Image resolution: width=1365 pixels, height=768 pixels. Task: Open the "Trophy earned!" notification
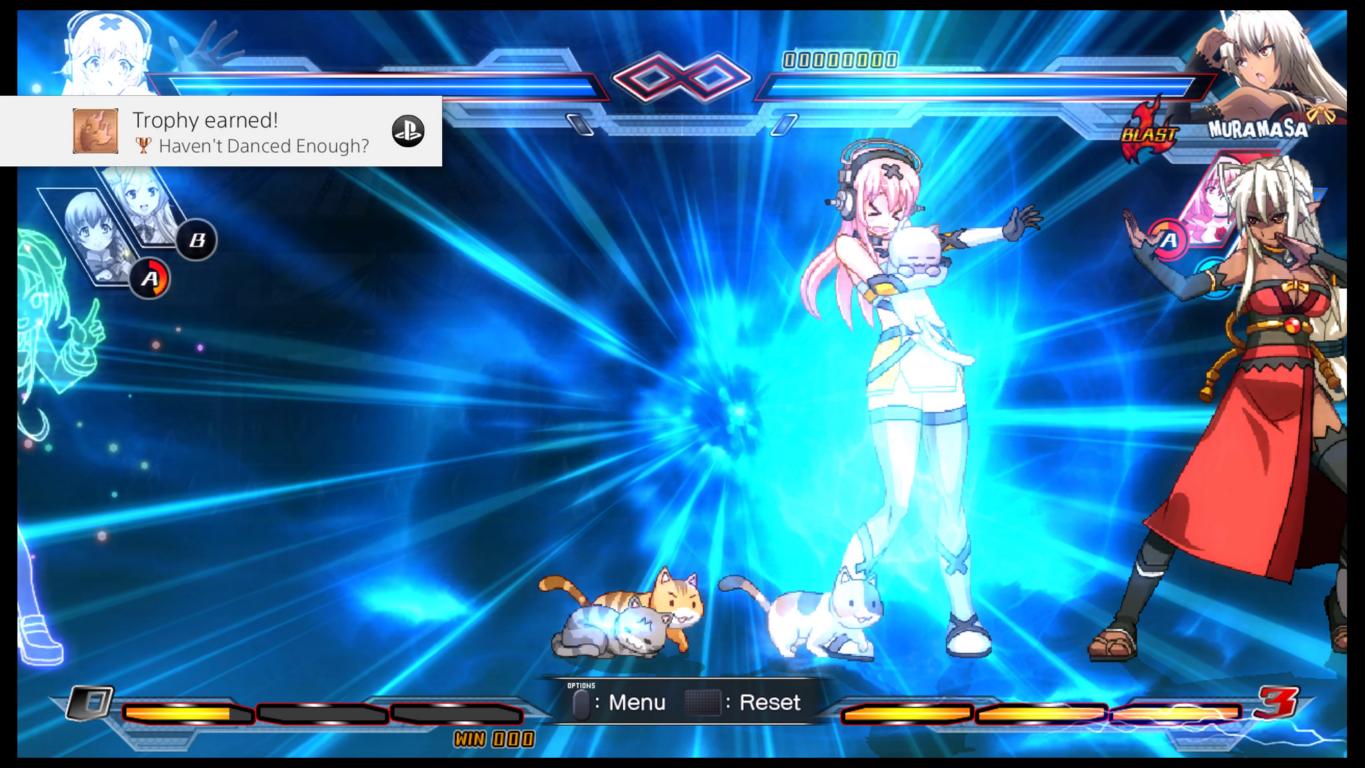click(x=220, y=131)
